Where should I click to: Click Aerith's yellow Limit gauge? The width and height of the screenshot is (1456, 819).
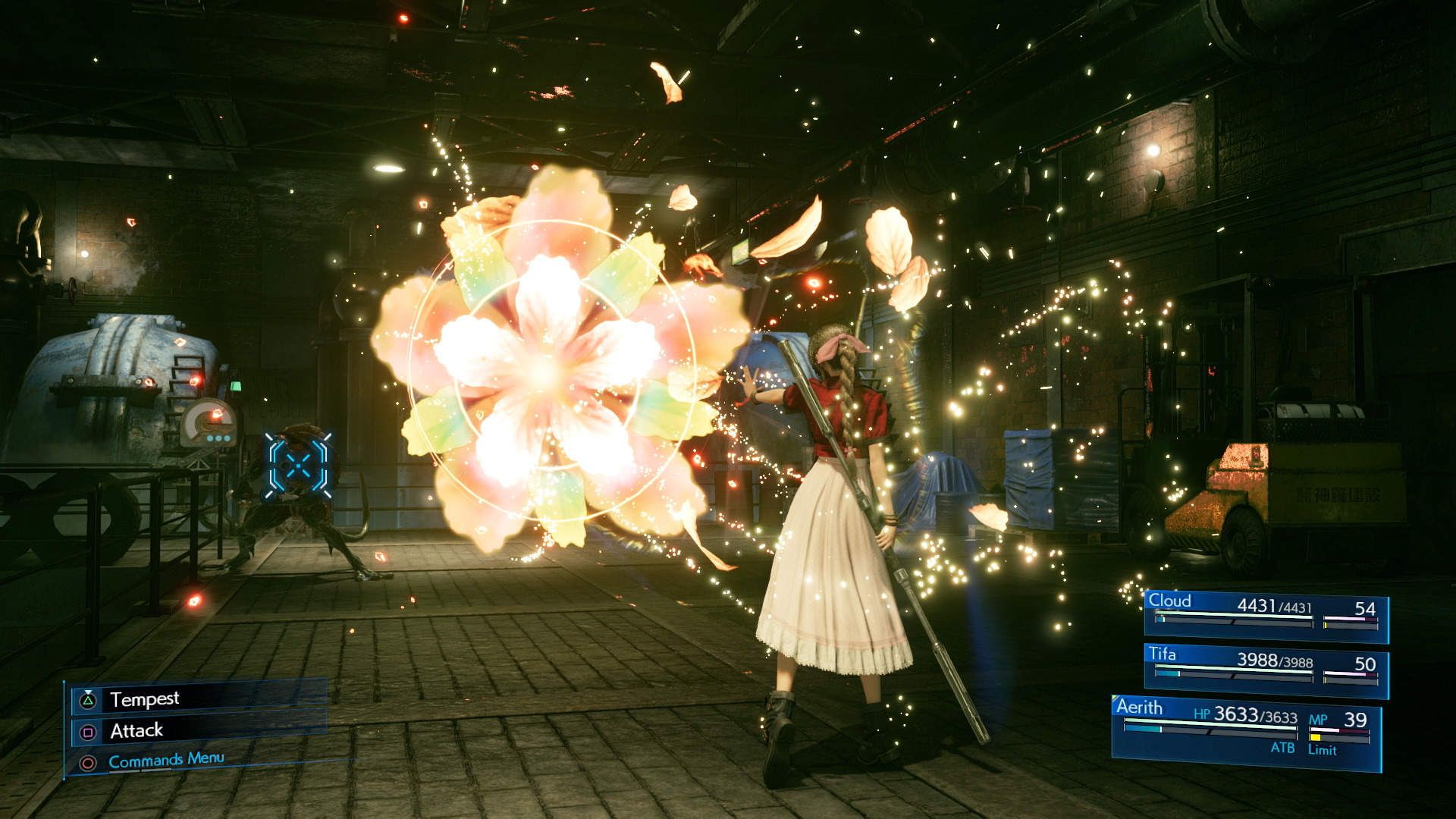click(x=1316, y=737)
